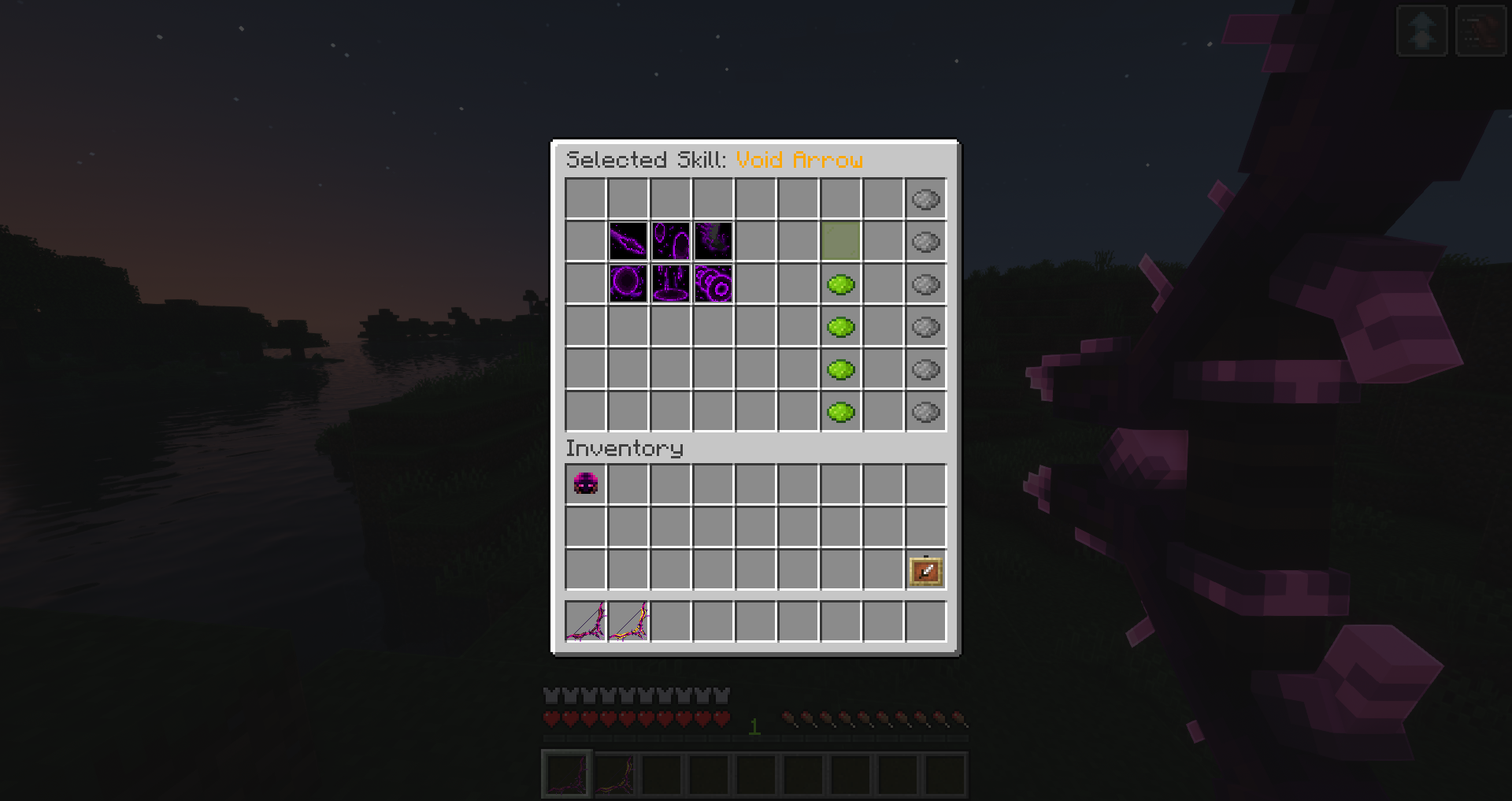Click the gray stone button beside the void ring row

pyautogui.click(x=925, y=284)
